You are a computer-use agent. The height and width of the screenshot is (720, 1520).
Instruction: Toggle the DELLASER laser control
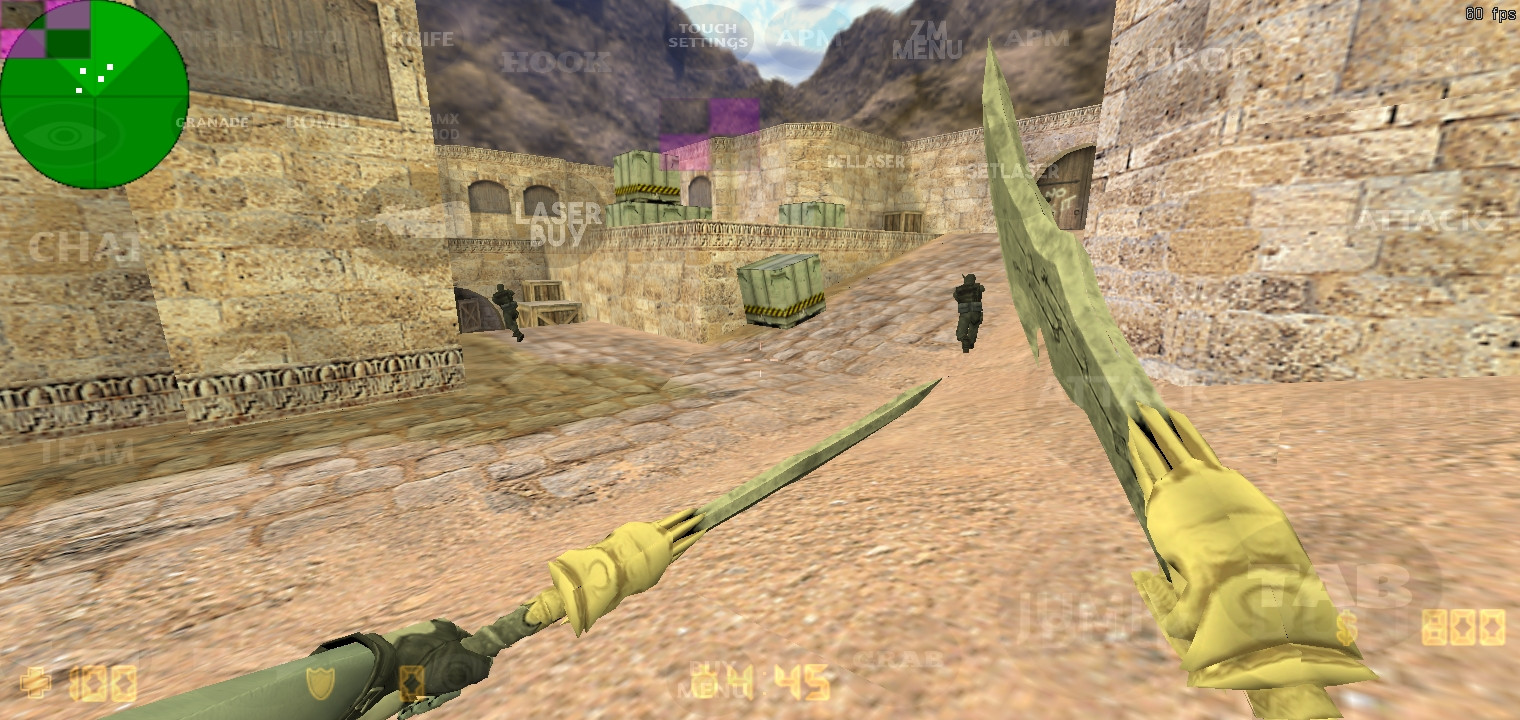click(x=865, y=160)
